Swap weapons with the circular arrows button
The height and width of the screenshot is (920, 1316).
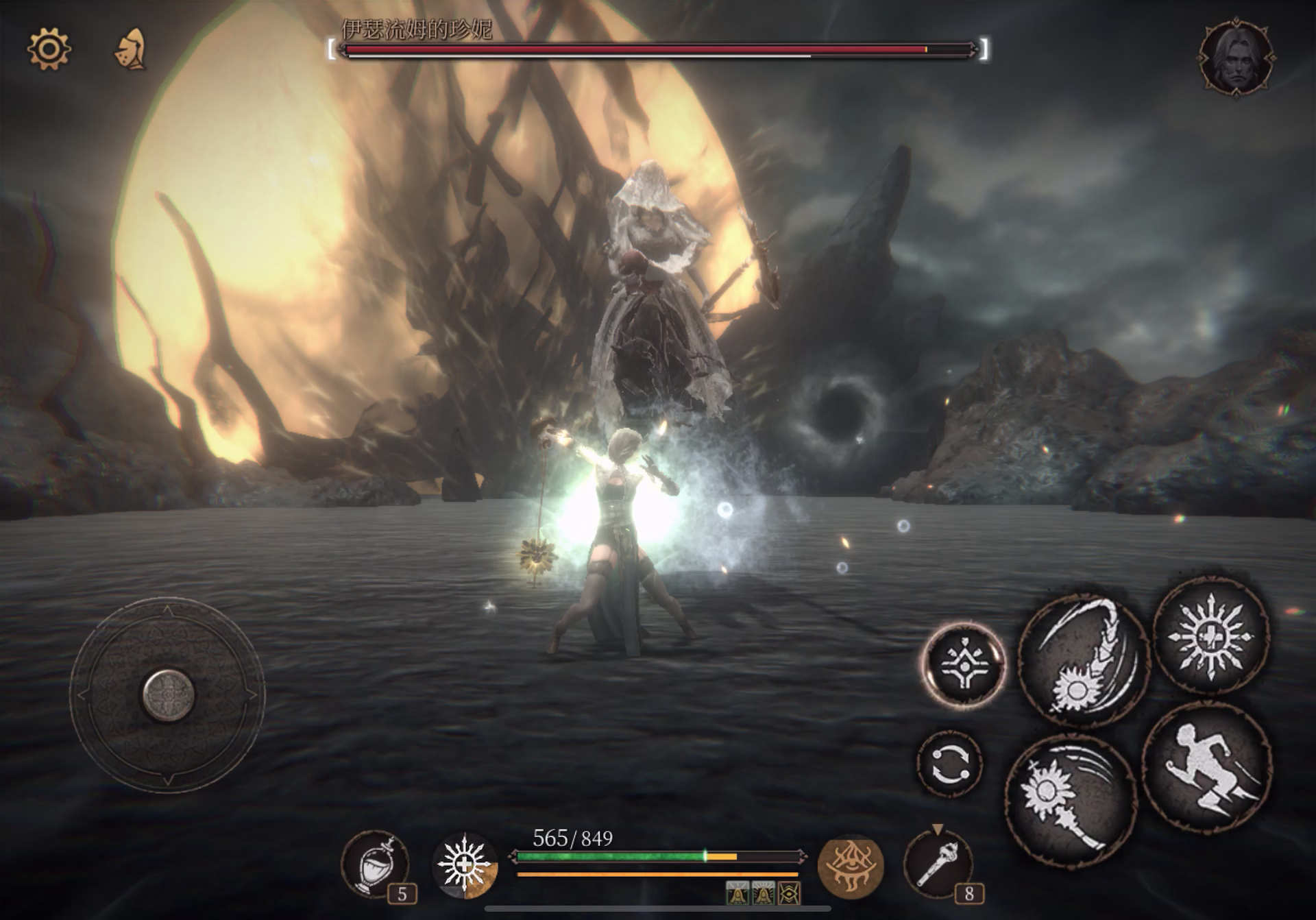point(949,764)
